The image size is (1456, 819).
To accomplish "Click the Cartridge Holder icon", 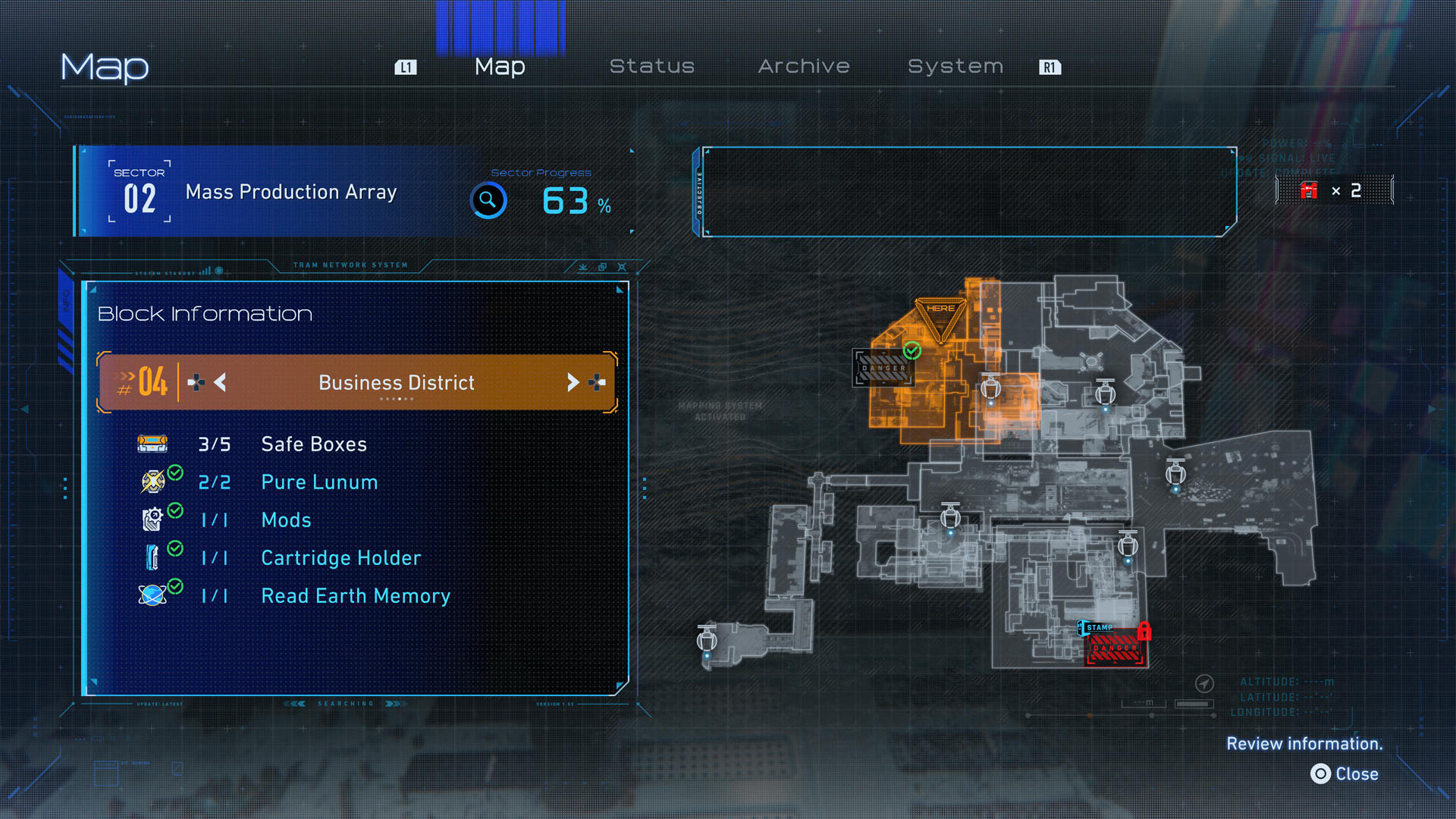I will 154,557.
